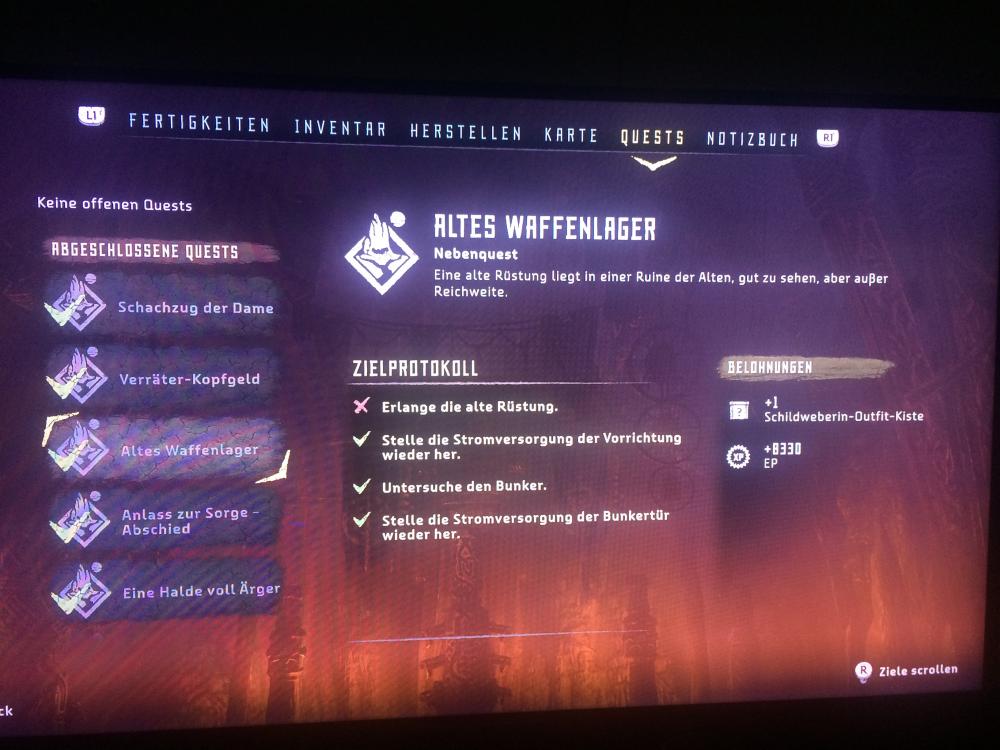The image size is (1000, 750).
Task: Open the Notizbuch tab
Action: (x=752, y=139)
